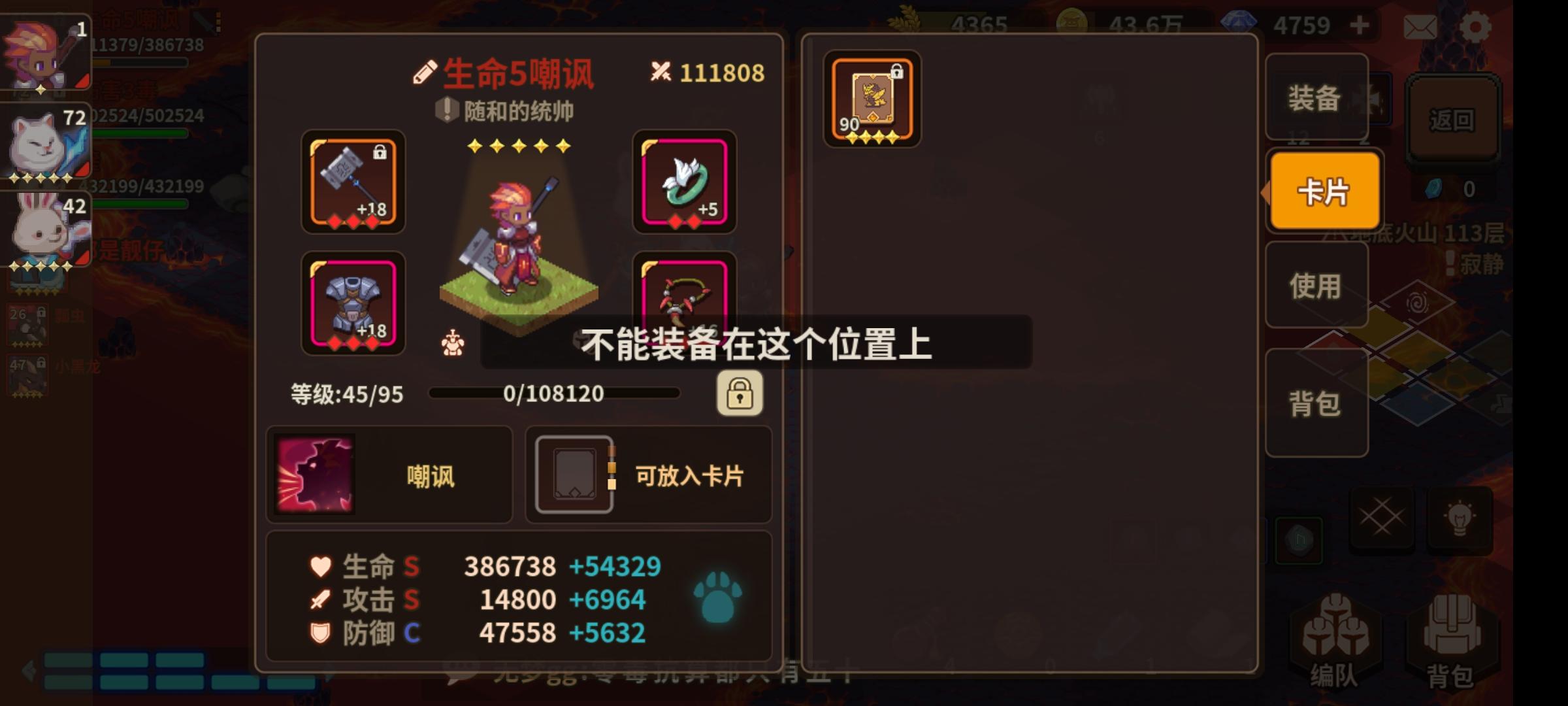The image size is (1568, 706).
Task: Click the 返回 return button
Action: pos(1453,119)
